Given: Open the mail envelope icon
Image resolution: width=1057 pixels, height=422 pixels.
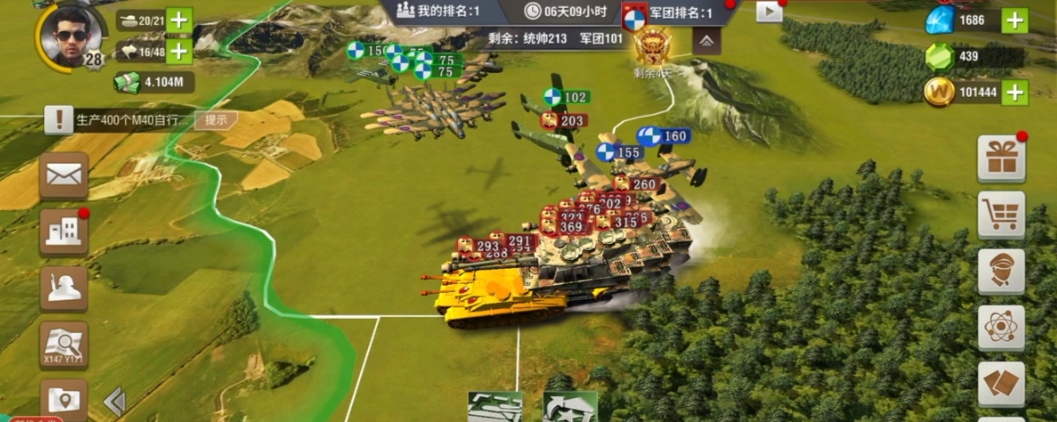Looking at the screenshot, I should point(64,176).
